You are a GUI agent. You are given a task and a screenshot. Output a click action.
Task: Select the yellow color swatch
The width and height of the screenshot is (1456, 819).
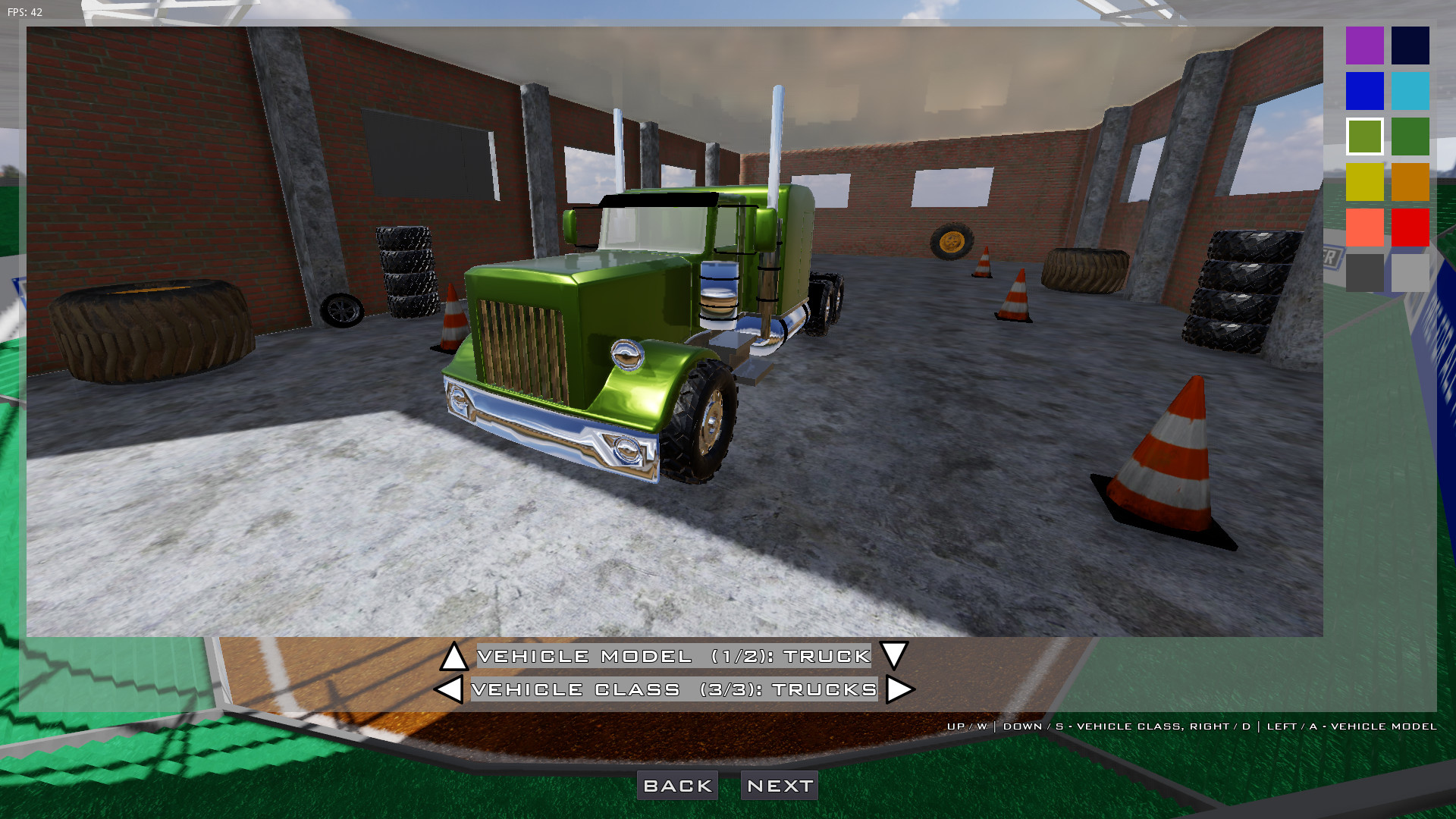tap(1363, 182)
